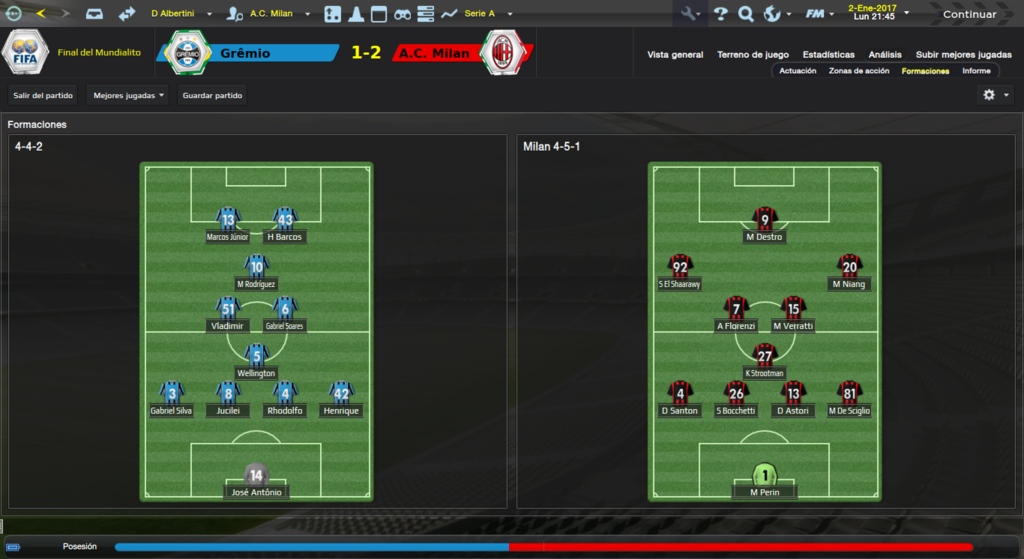Save match with Guardar partido
This screenshot has width=1024, height=559.
pos(213,96)
